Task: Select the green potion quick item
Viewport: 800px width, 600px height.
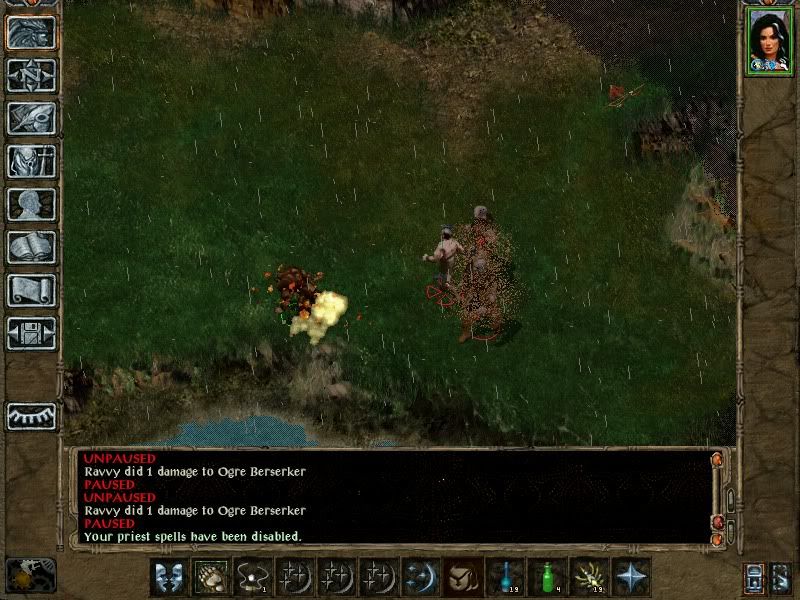Action: 547,577
